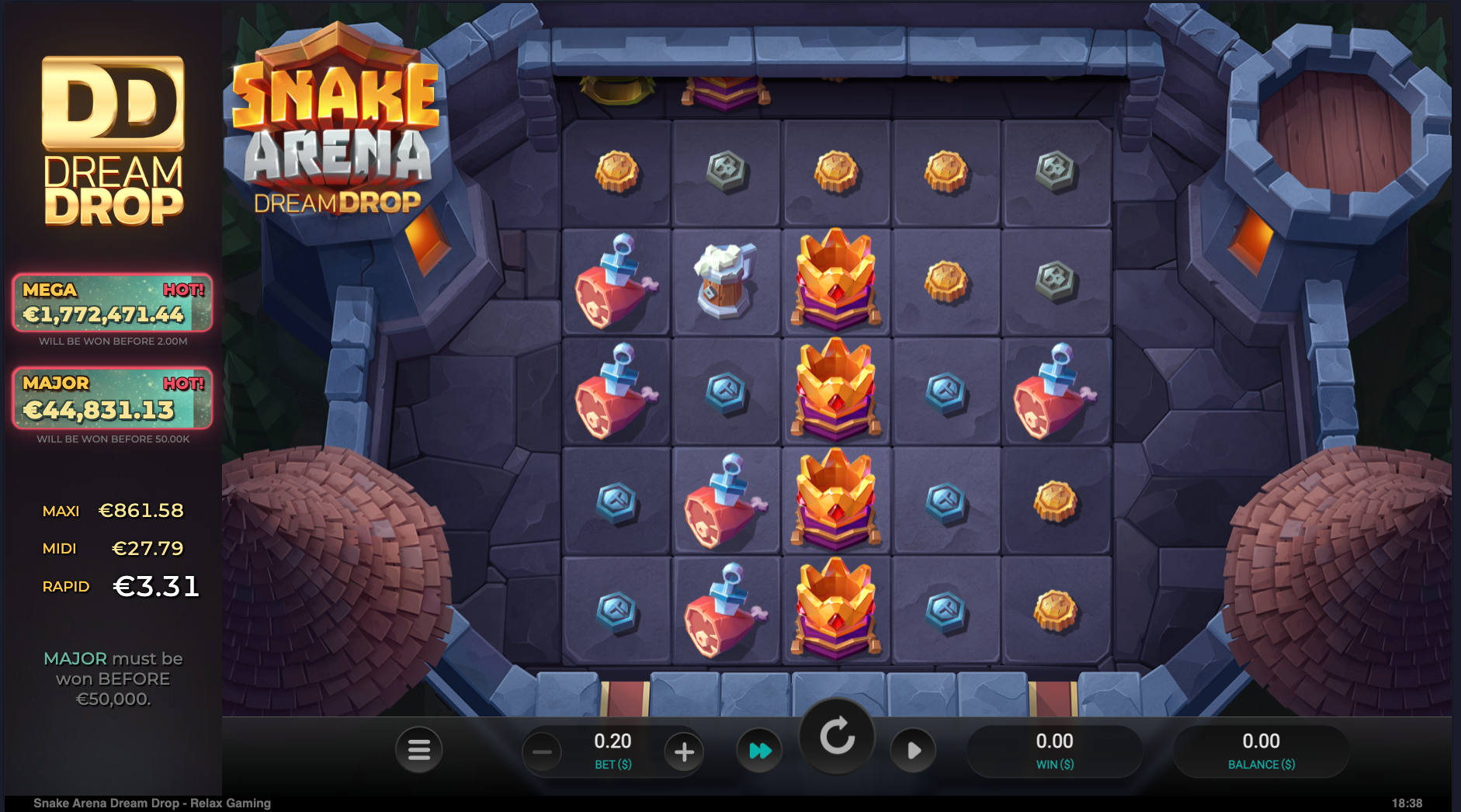
Task: Select the Mega jackpot panel
Action: [x=111, y=304]
